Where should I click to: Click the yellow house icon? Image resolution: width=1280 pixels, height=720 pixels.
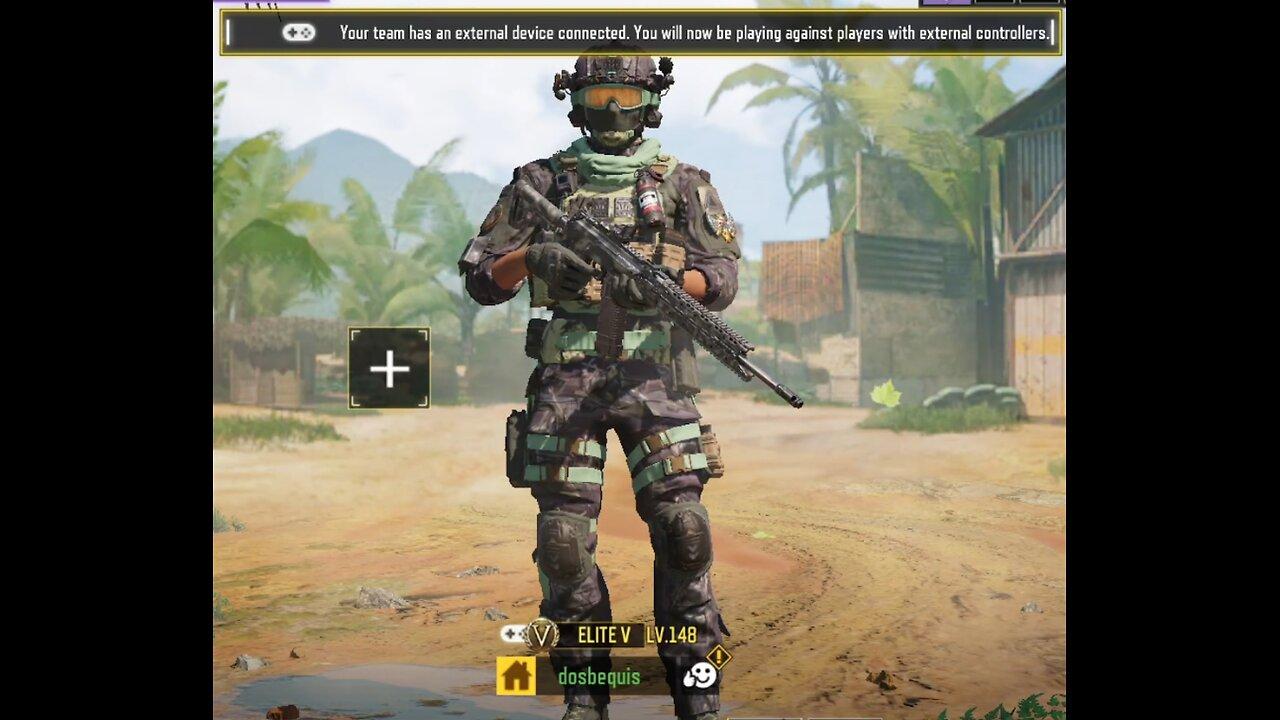point(516,676)
